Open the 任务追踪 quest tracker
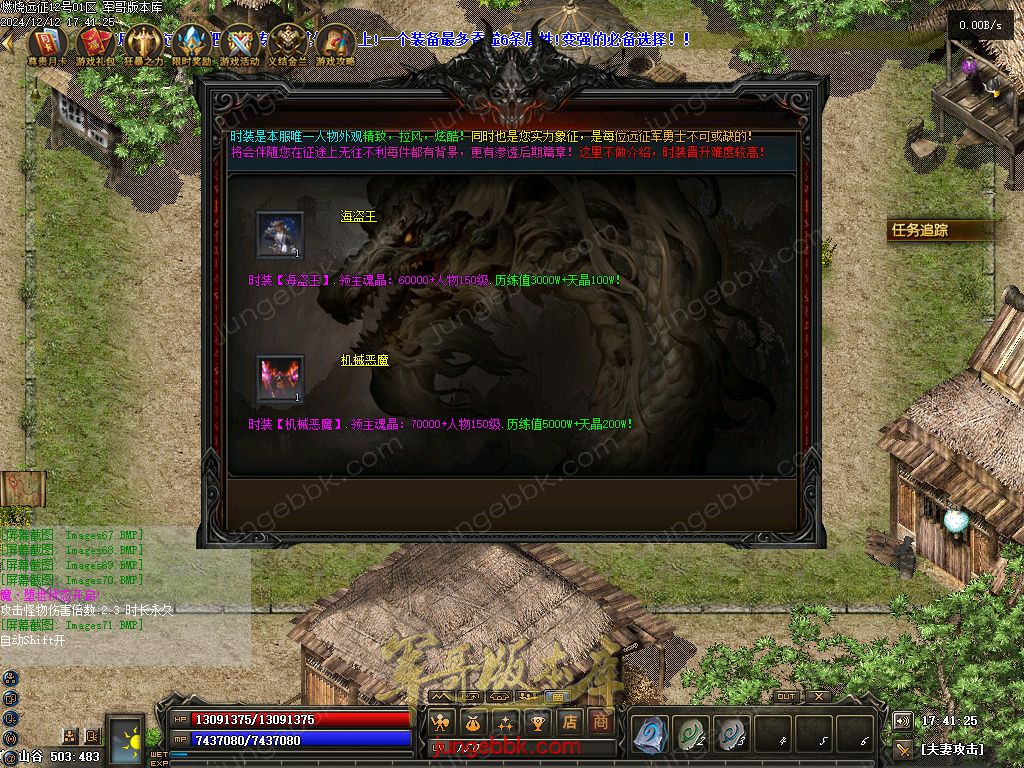Image resolution: width=1024 pixels, height=768 pixels. 920,230
